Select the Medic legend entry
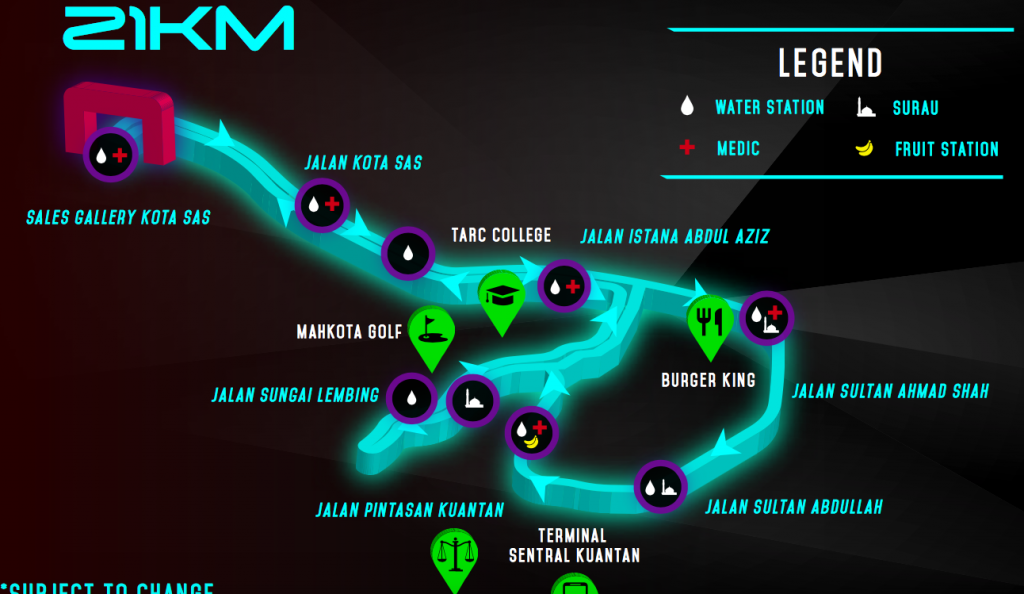1024x594 pixels. (720, 149)
